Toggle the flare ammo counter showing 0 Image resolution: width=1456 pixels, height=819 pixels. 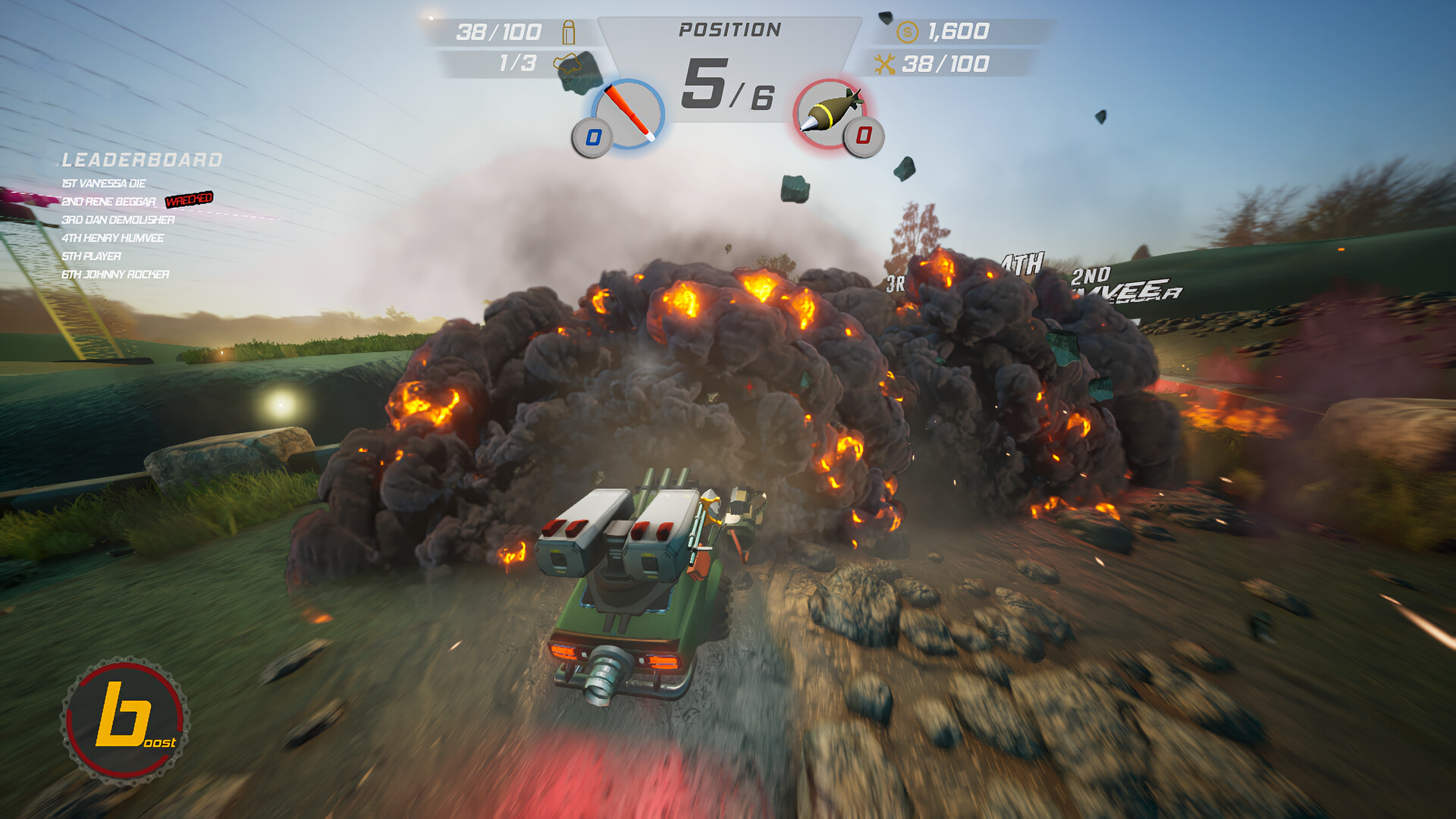click(592, 137)
